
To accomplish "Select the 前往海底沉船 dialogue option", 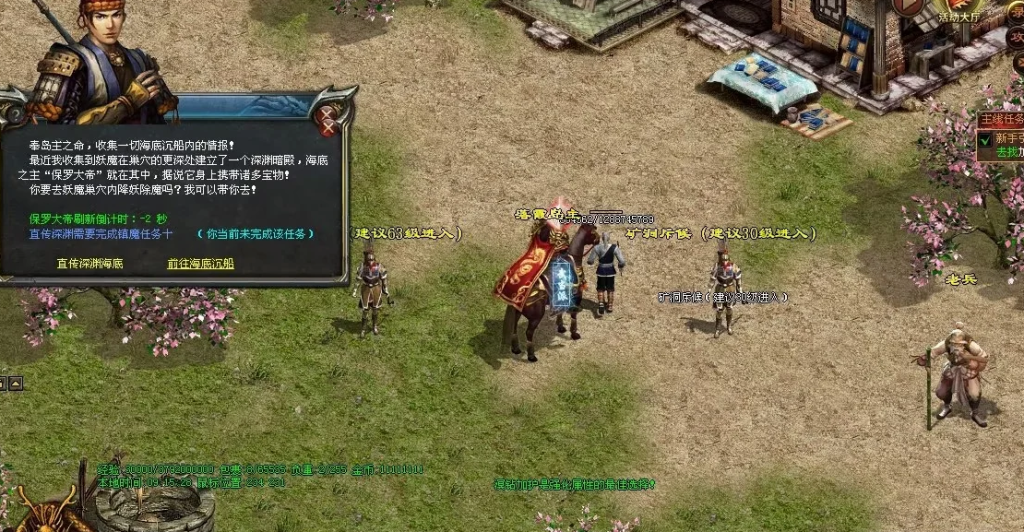I will (200, 264).
